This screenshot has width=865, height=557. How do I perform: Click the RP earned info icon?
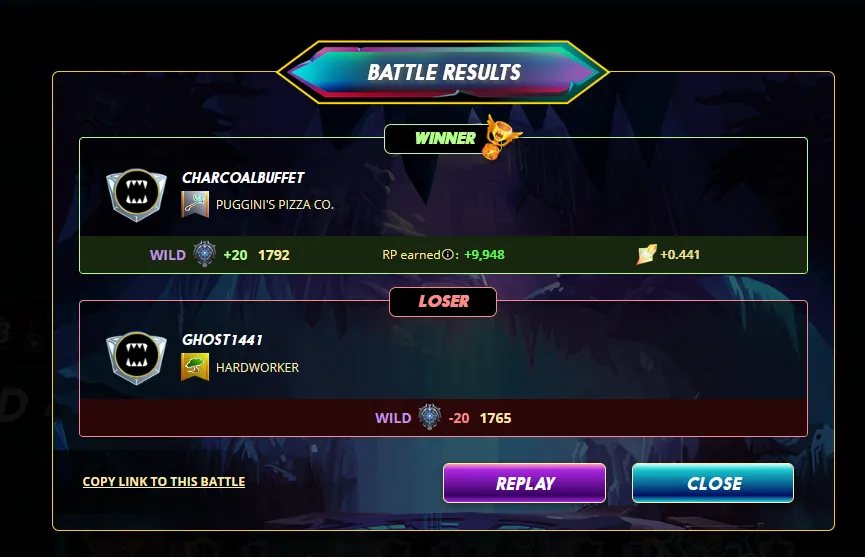click(x=448, y=255)
